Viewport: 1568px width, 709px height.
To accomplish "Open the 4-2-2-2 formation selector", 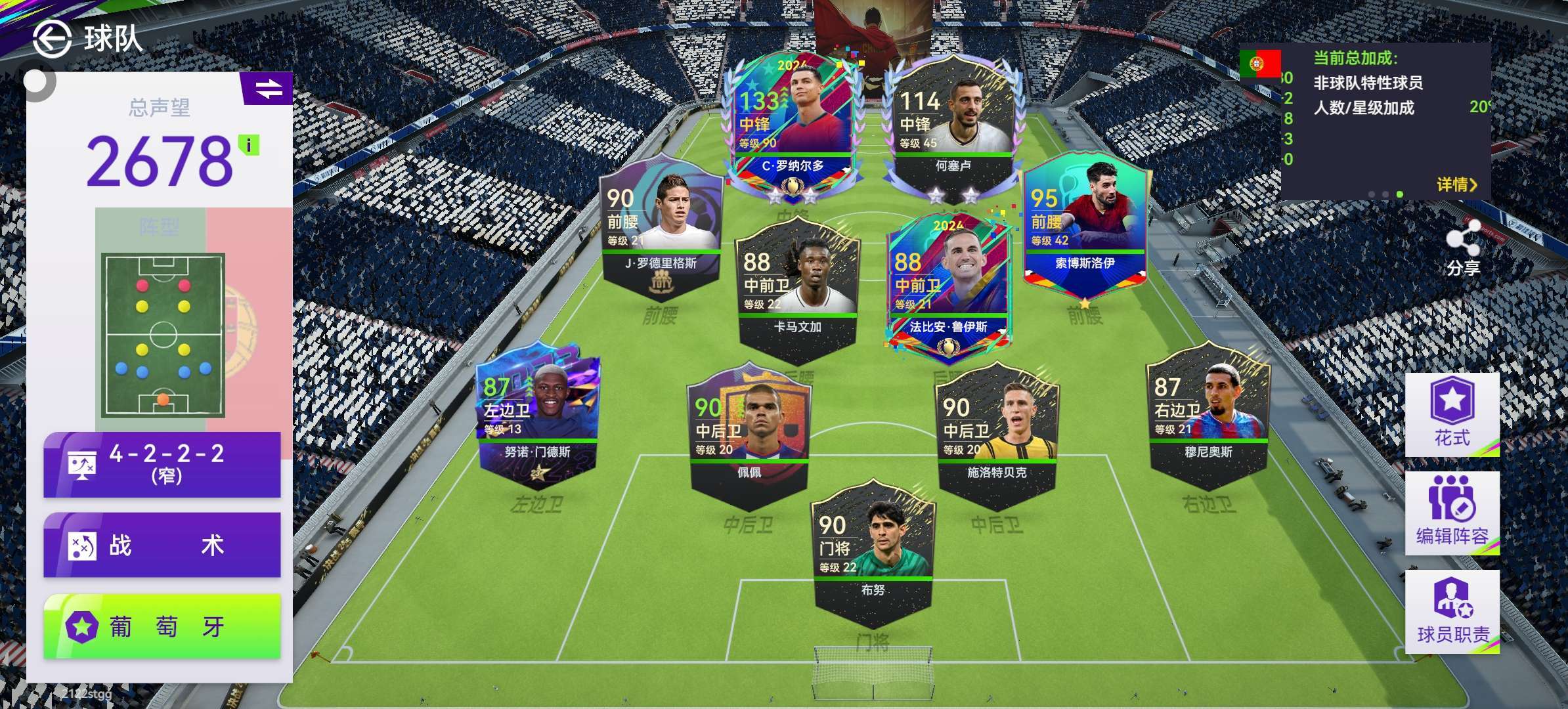I will pos(162,464).
